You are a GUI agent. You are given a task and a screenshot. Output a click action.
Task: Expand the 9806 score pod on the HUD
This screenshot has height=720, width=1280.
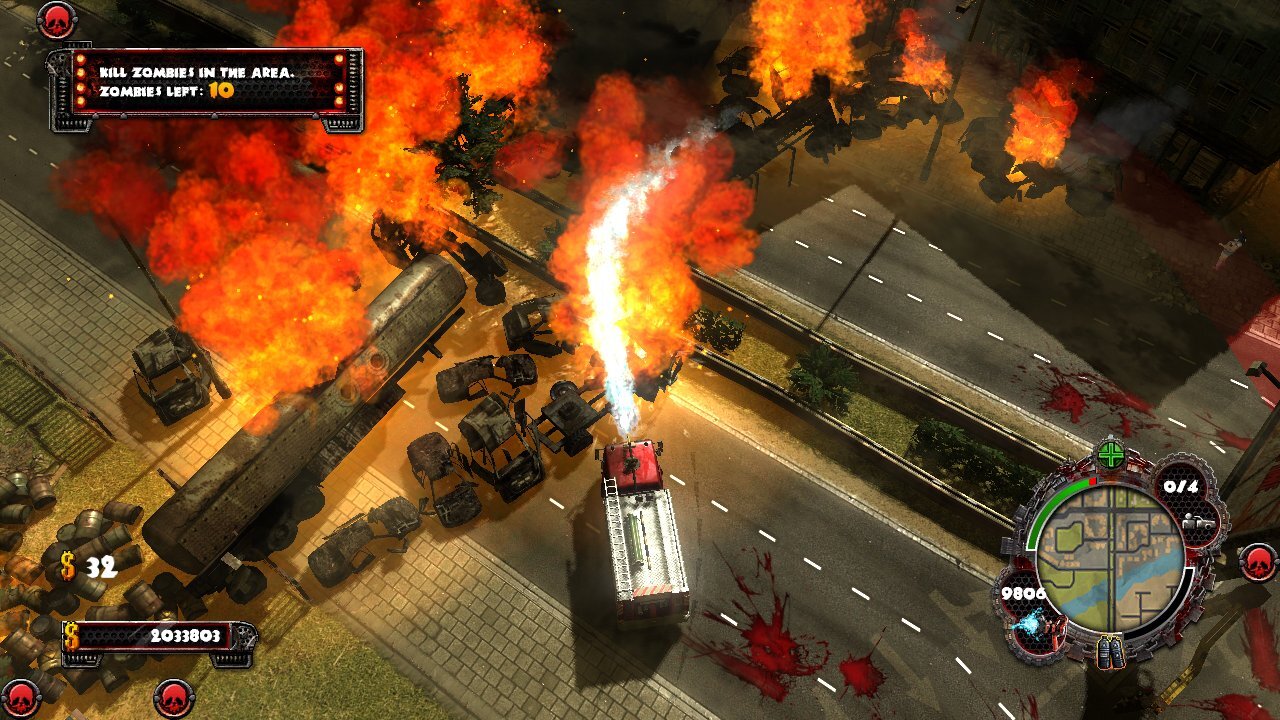[x=1023, y=593]
